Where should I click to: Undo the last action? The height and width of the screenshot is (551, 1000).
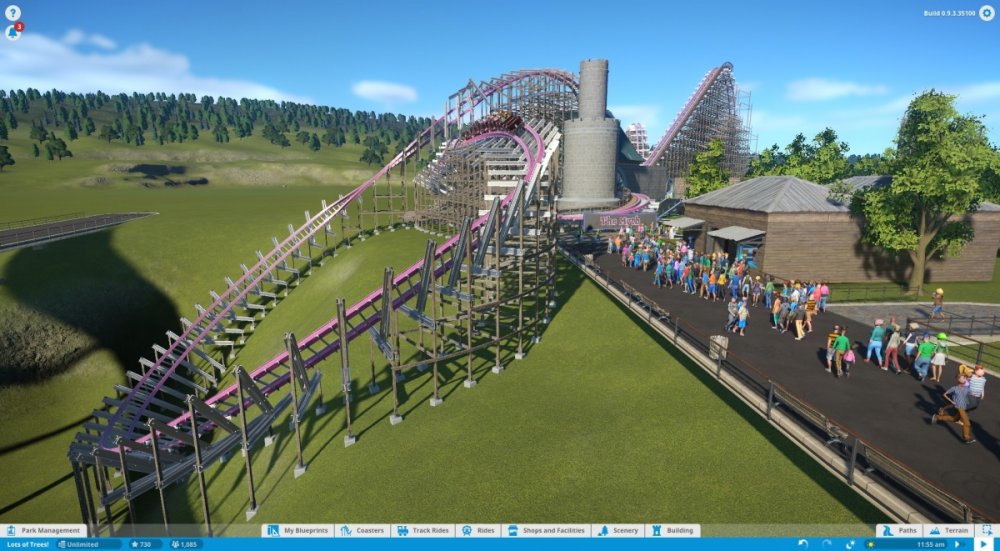[802, 544]
